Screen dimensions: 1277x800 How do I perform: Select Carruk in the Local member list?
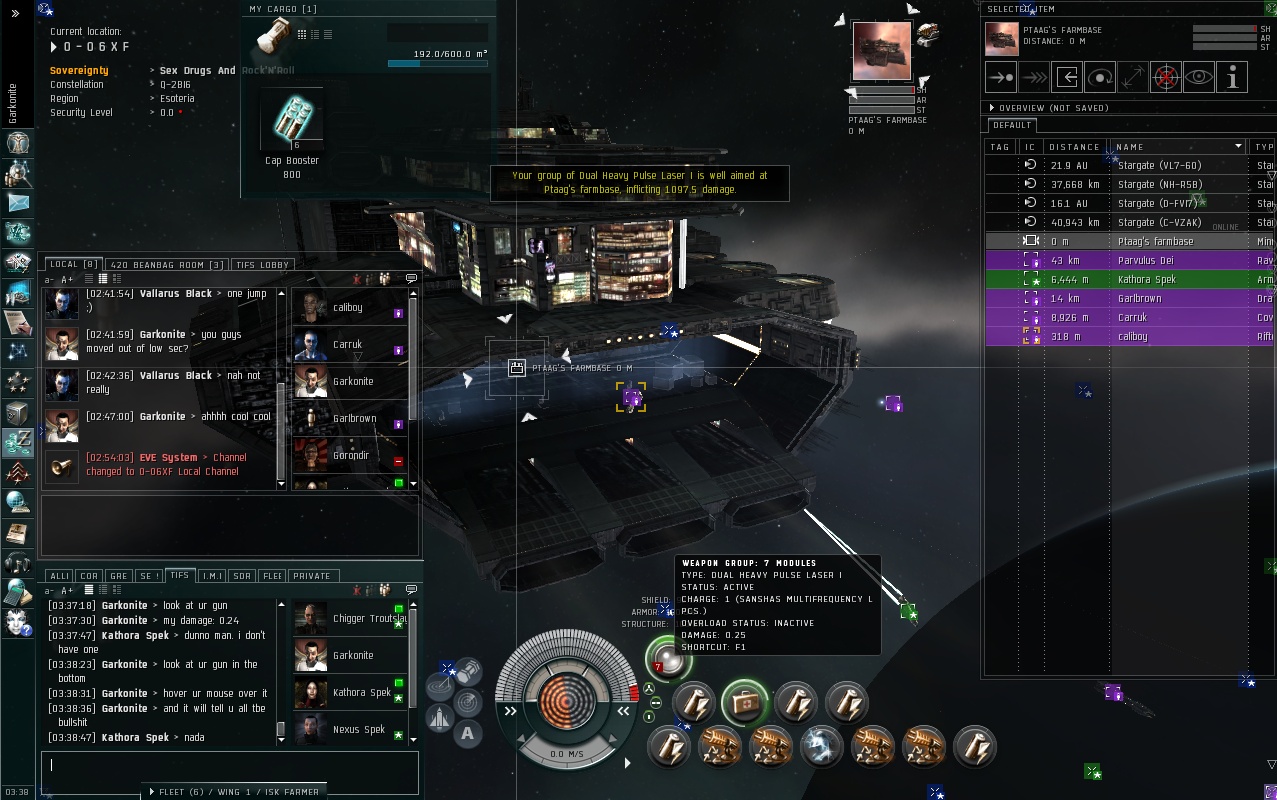click(x=347, y=344)
